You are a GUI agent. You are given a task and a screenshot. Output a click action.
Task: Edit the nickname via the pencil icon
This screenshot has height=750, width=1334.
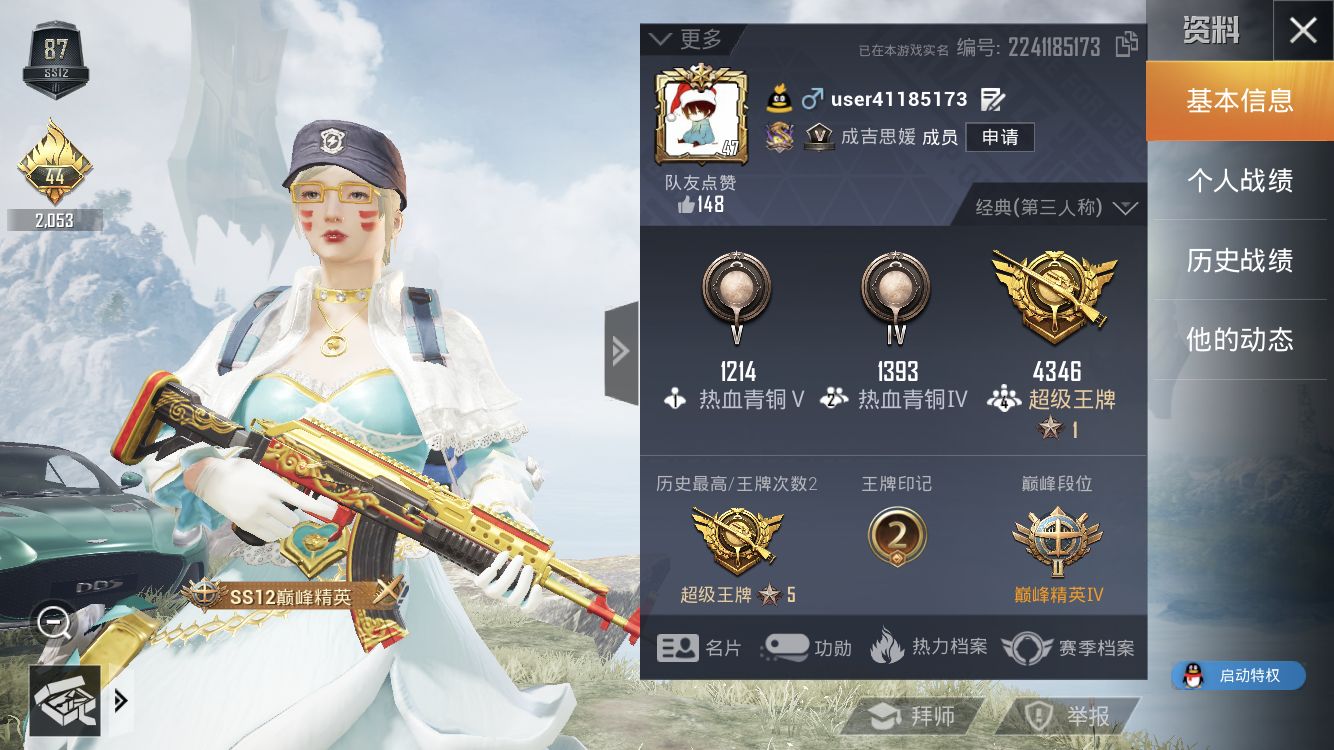pyautogui.click(x=993, y=99)
